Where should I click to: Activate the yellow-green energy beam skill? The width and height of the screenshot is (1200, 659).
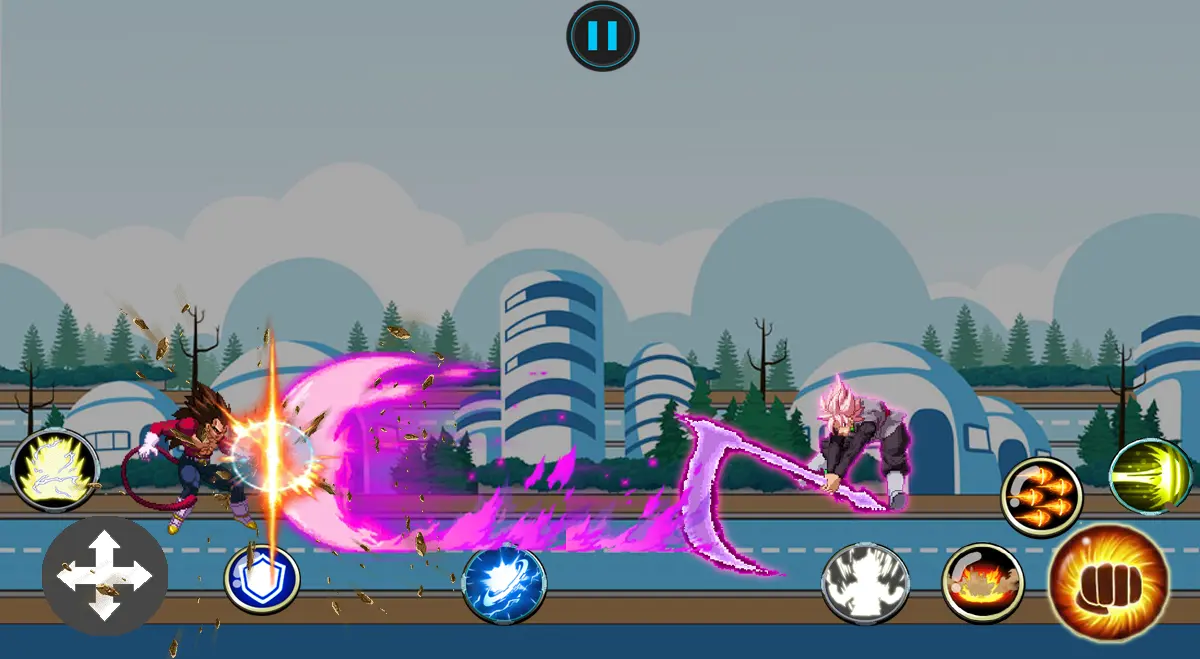tap(1151, 475)
